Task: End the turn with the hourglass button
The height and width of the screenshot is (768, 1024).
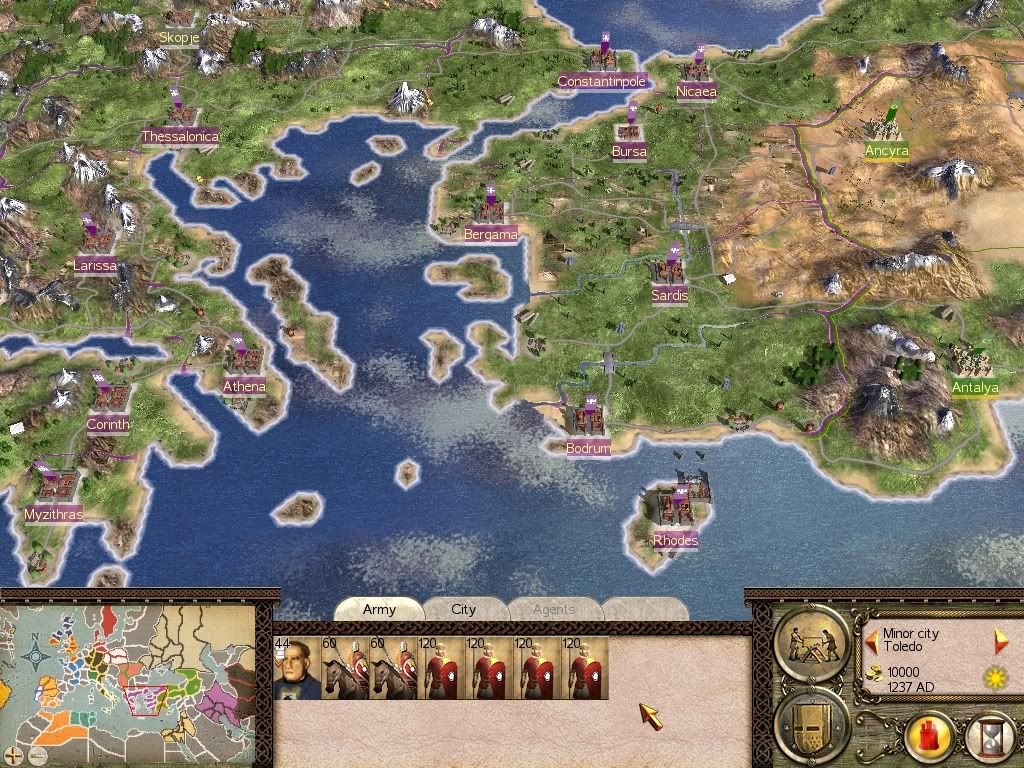Action: pyautogui.click(x=991, y=739)
